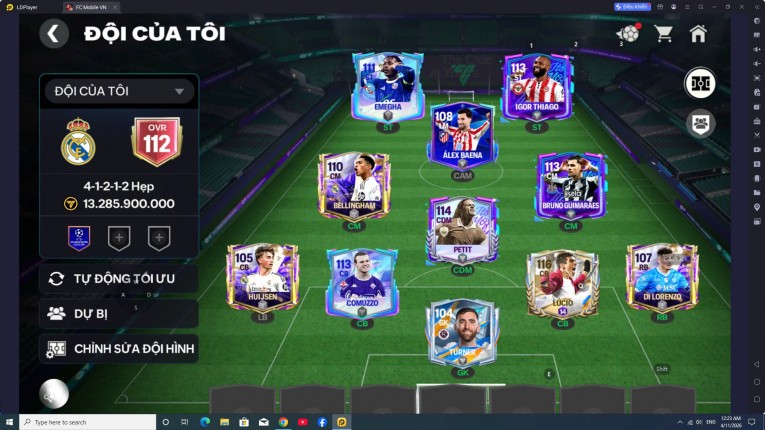Open the Dự Bị substitutes list
This screenshot has height=430, width=765.
tap(118, 313)
